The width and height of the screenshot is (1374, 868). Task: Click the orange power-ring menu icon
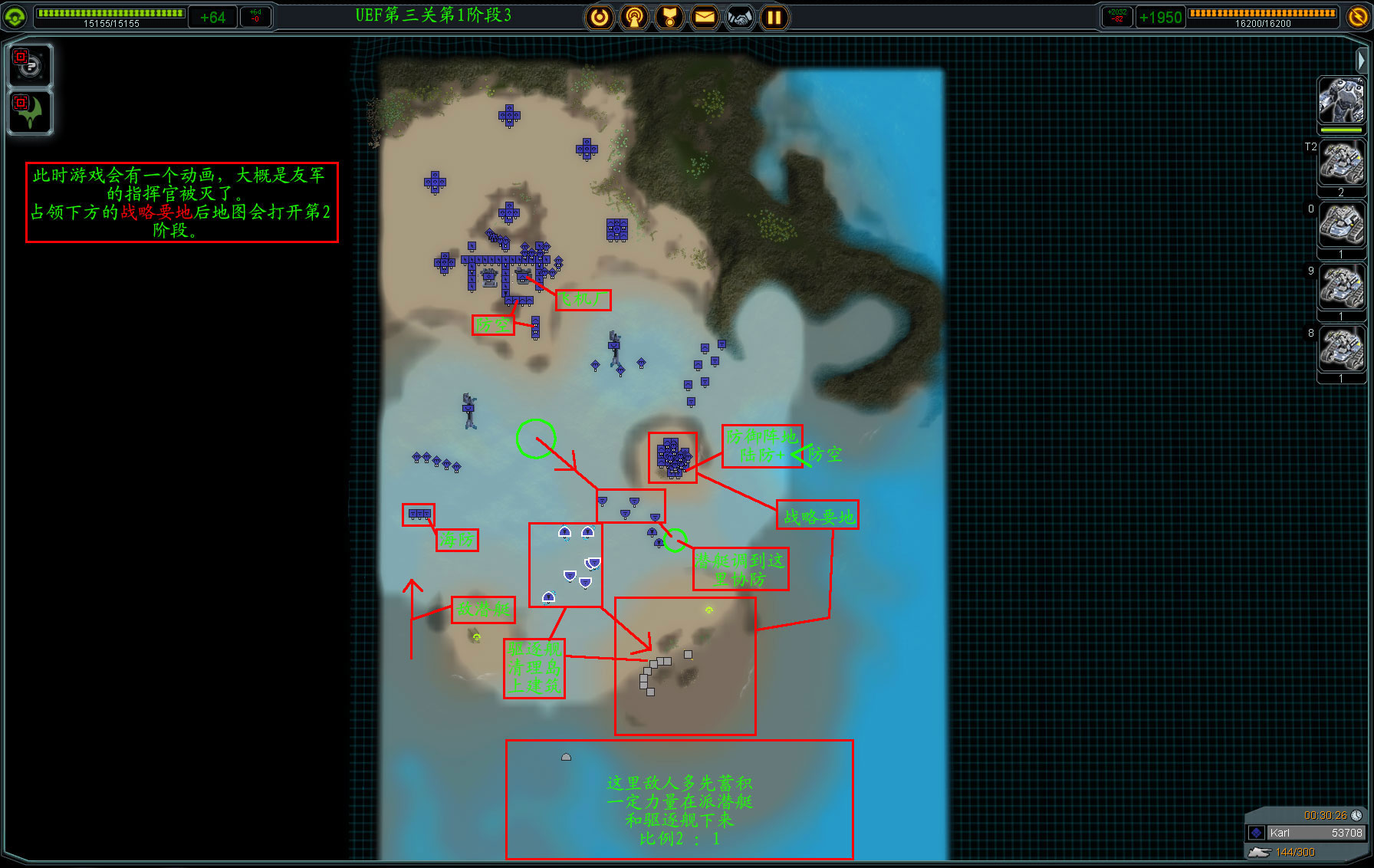(600, 17)
